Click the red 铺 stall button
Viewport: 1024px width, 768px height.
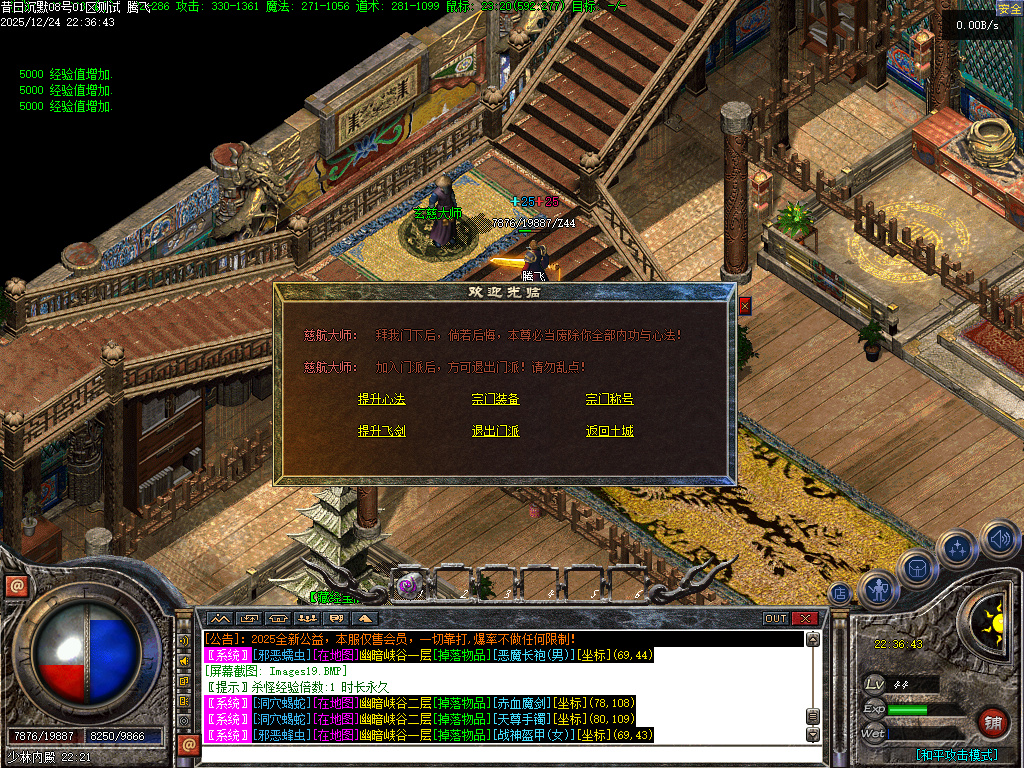point(992,722)
